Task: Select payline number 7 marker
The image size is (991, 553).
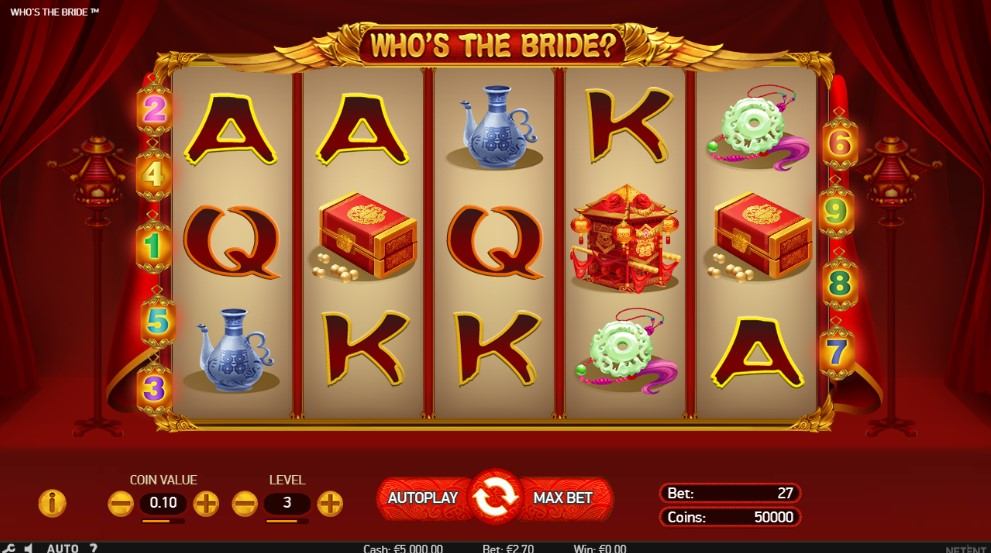Action: (x=838, y=351)
